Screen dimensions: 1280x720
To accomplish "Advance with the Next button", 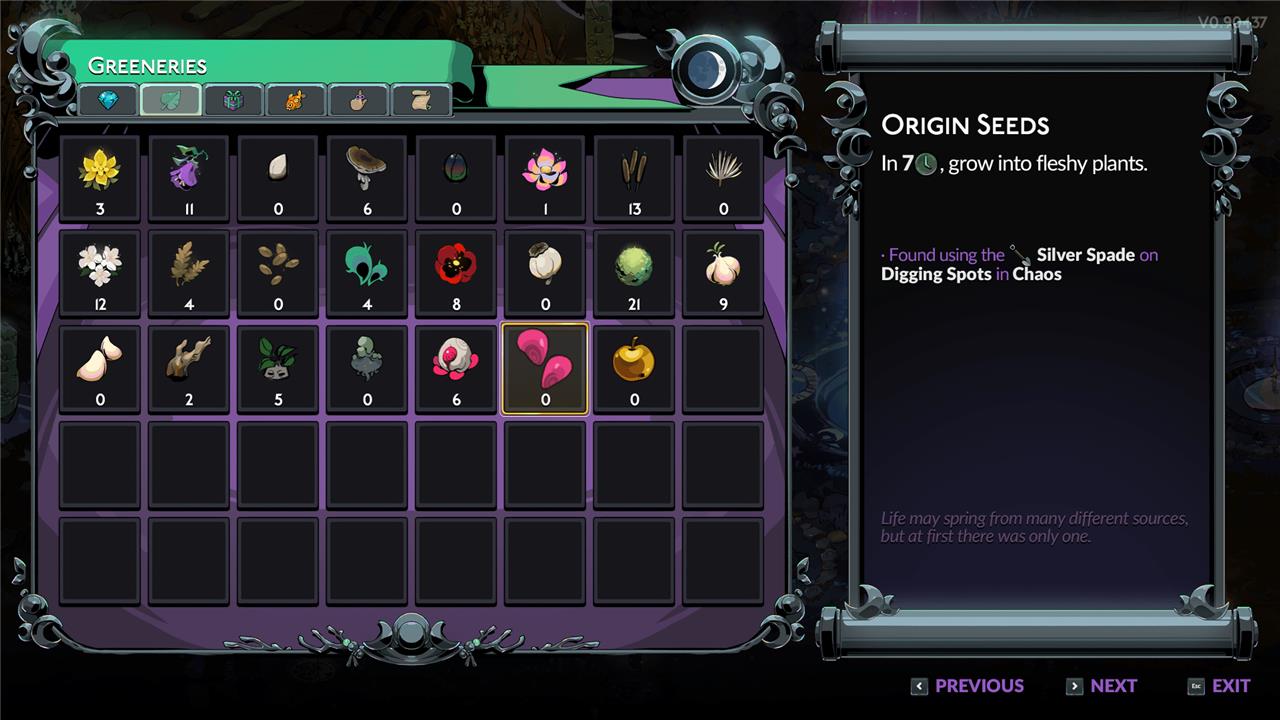I will 1102,686.
